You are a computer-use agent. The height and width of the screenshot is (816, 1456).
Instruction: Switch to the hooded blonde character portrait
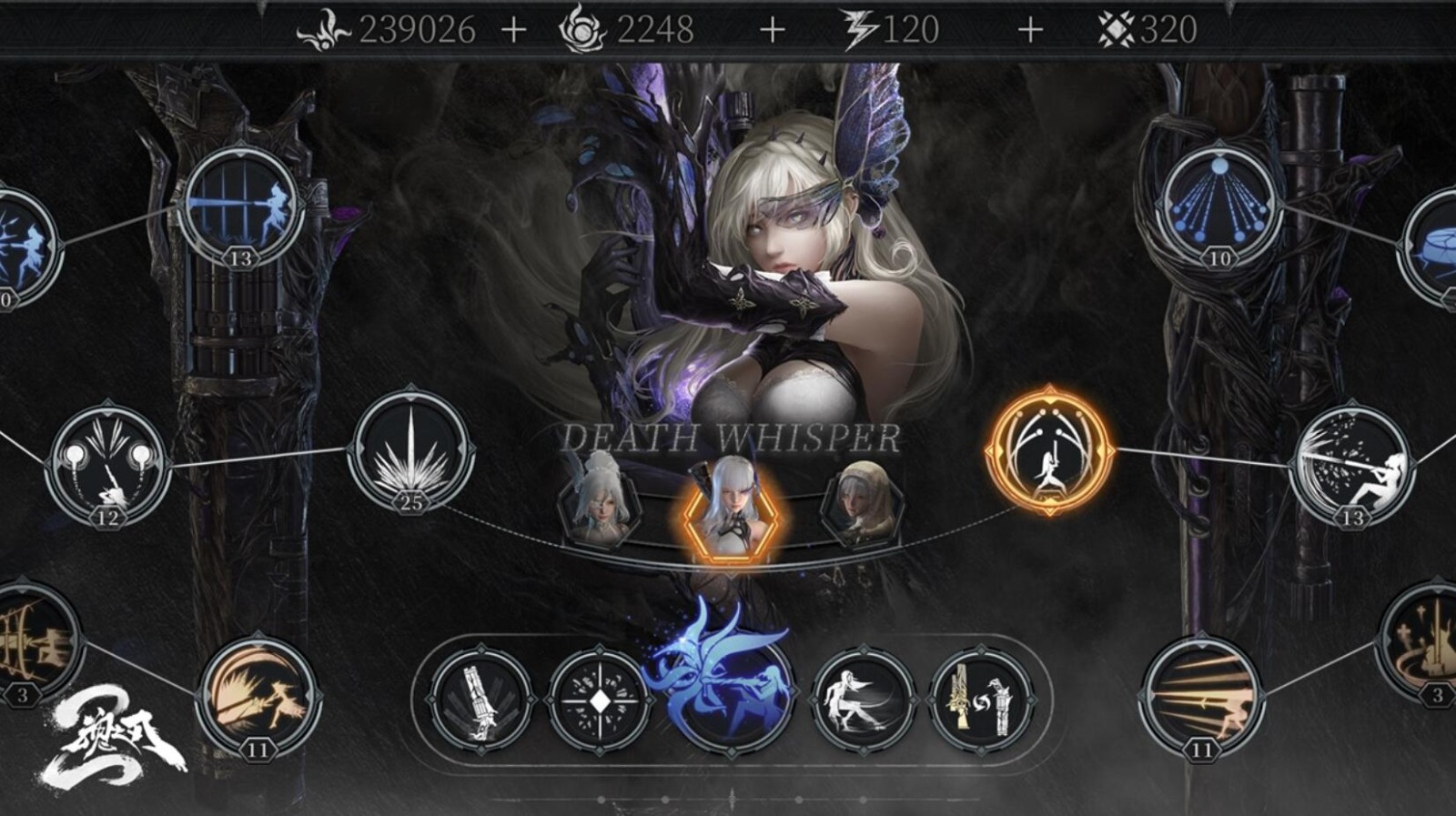(861, 505)
